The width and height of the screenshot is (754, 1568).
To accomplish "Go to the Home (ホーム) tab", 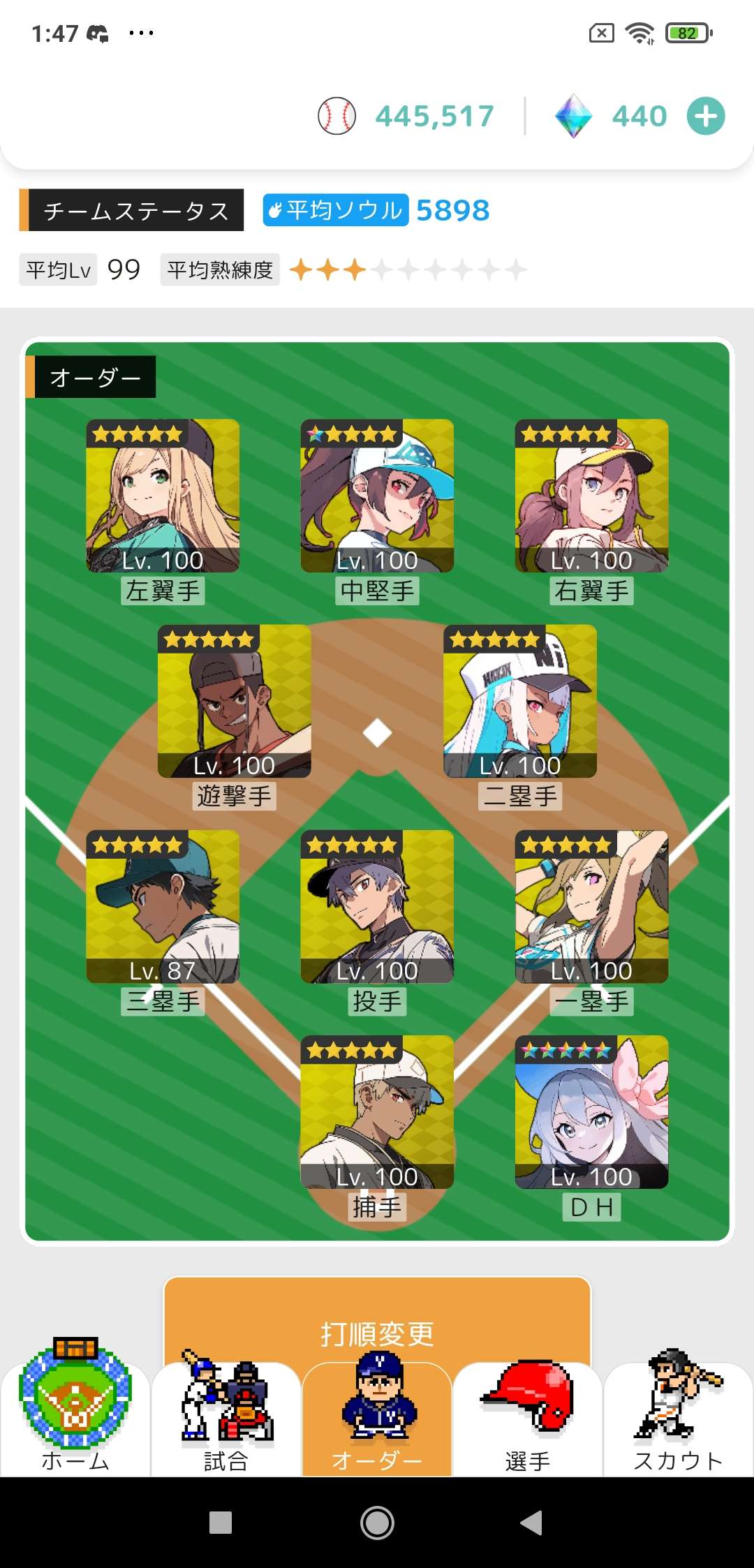I will pos(75,1417).
